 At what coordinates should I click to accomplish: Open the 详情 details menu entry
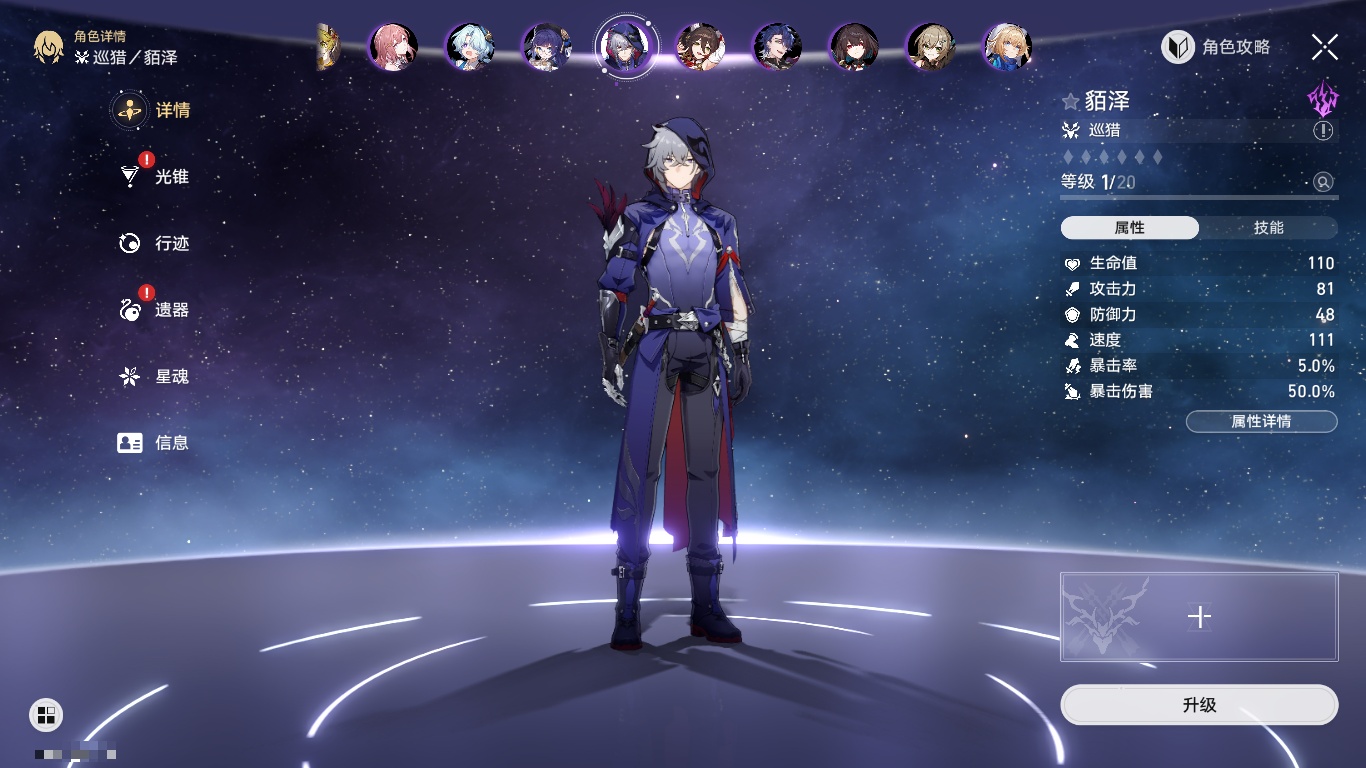(x=153, y=110)
